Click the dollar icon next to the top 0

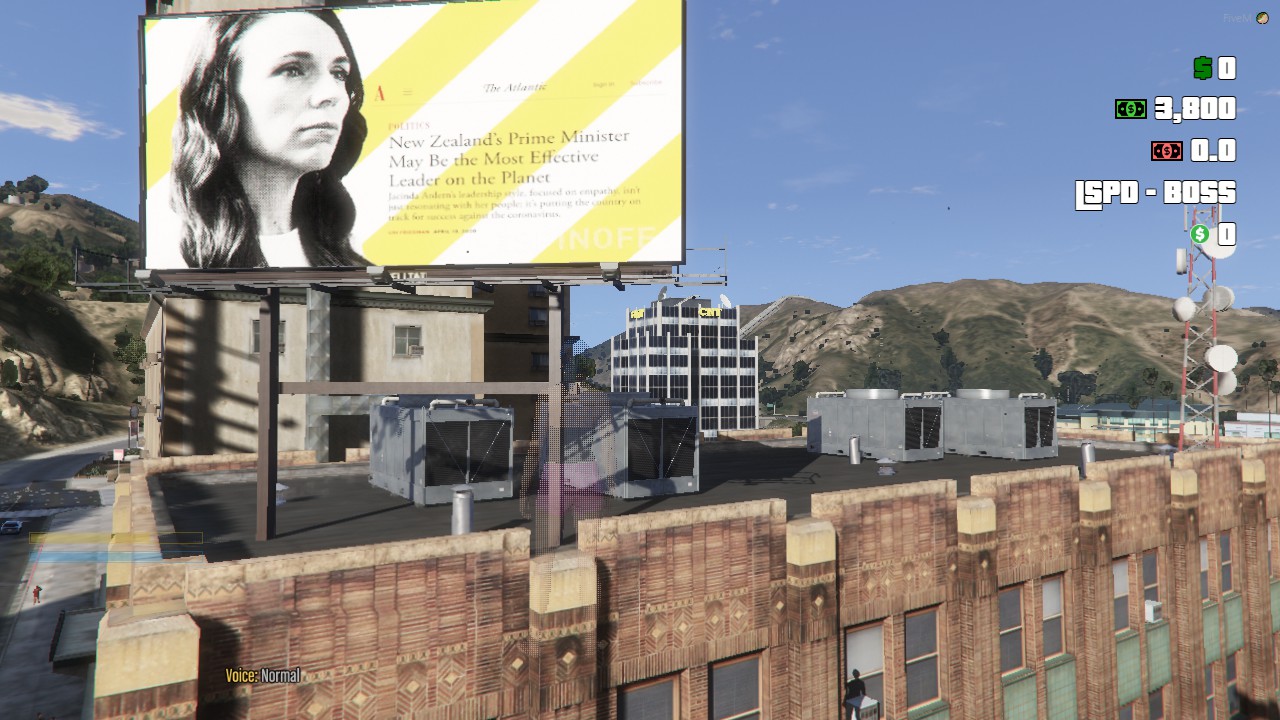[1201, 68]
